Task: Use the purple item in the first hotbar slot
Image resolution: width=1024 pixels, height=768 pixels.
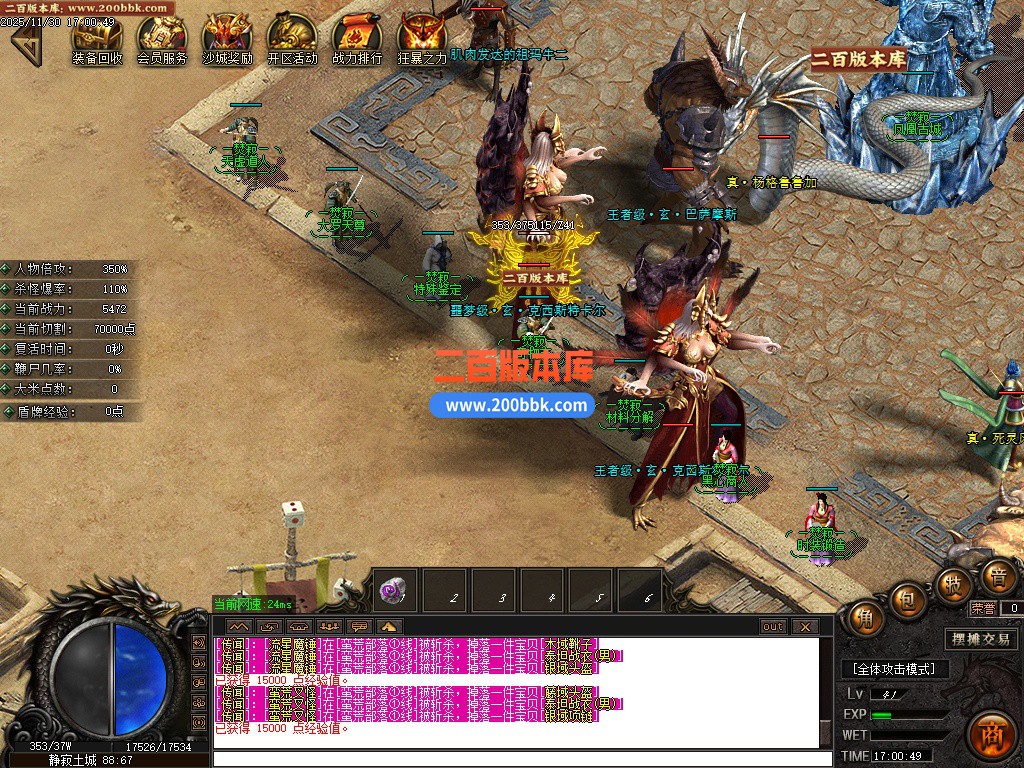Action: pos(394,591)
